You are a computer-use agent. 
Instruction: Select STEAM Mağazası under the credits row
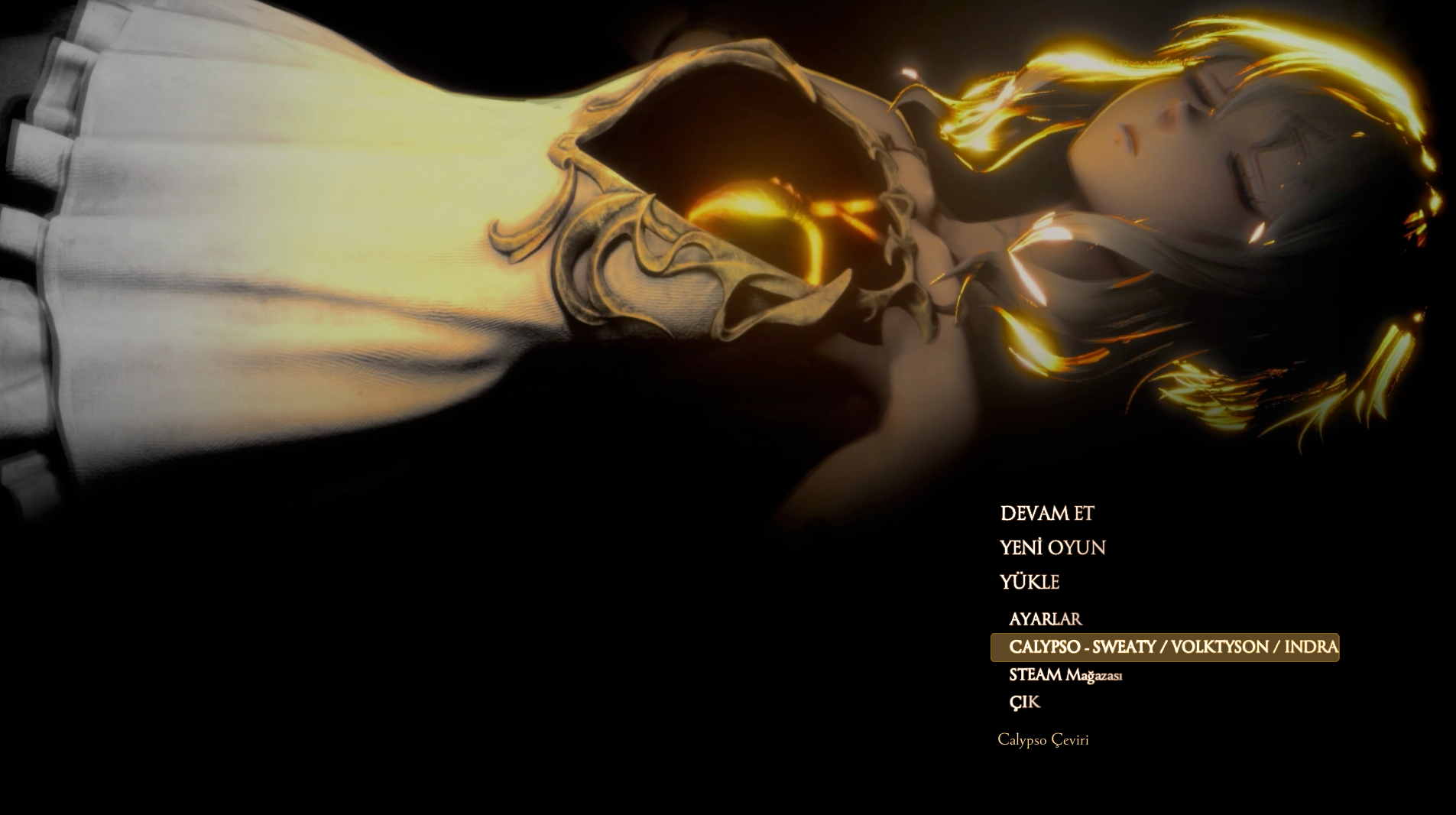click(x=1065, y=675)
